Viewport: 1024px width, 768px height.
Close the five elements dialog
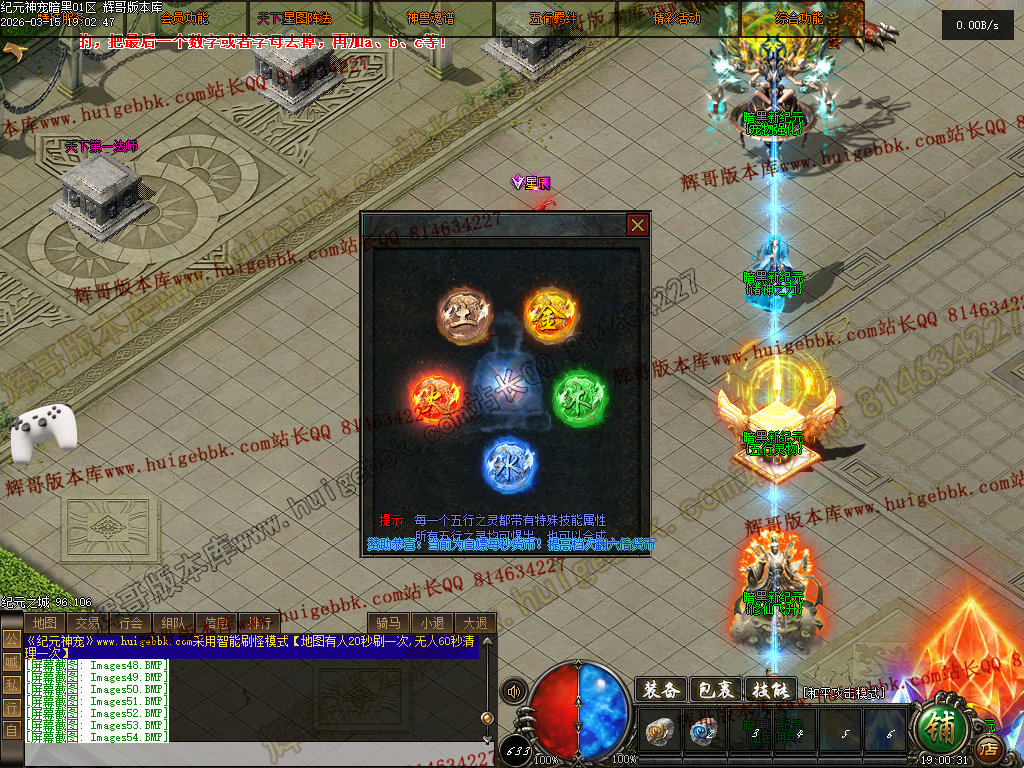637,225
